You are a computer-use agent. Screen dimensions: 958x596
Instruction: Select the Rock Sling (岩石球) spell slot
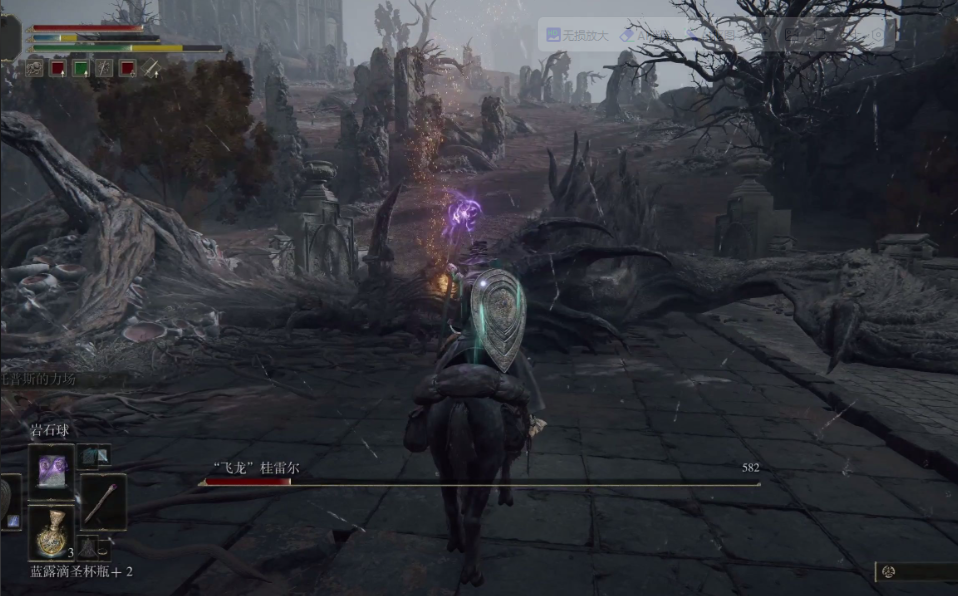pyautogui.click(x=50, y=470)
